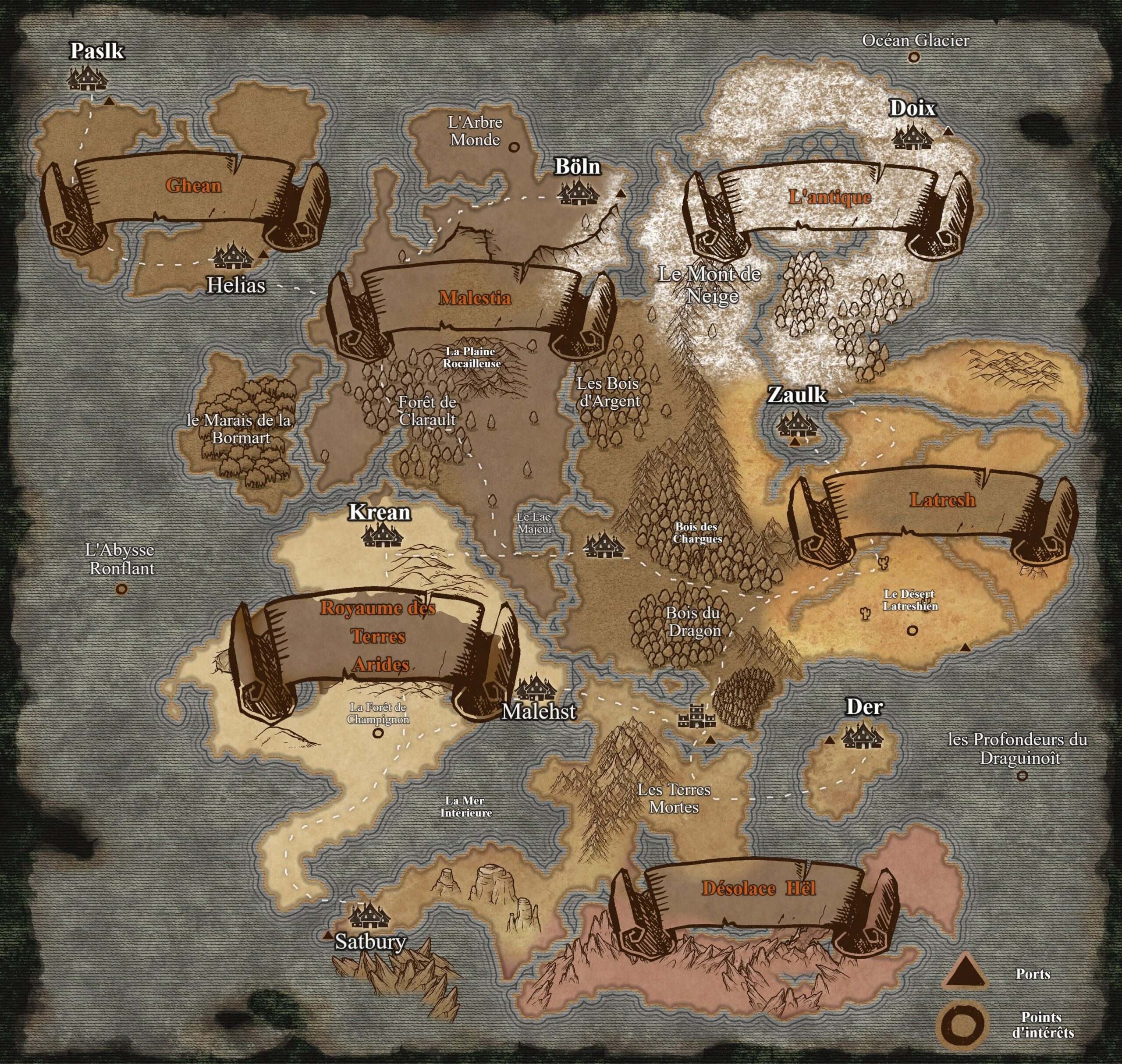Click the L'Arbre Monde point of interest circle
The image size is (1122, 1064).
pos(514,147)
